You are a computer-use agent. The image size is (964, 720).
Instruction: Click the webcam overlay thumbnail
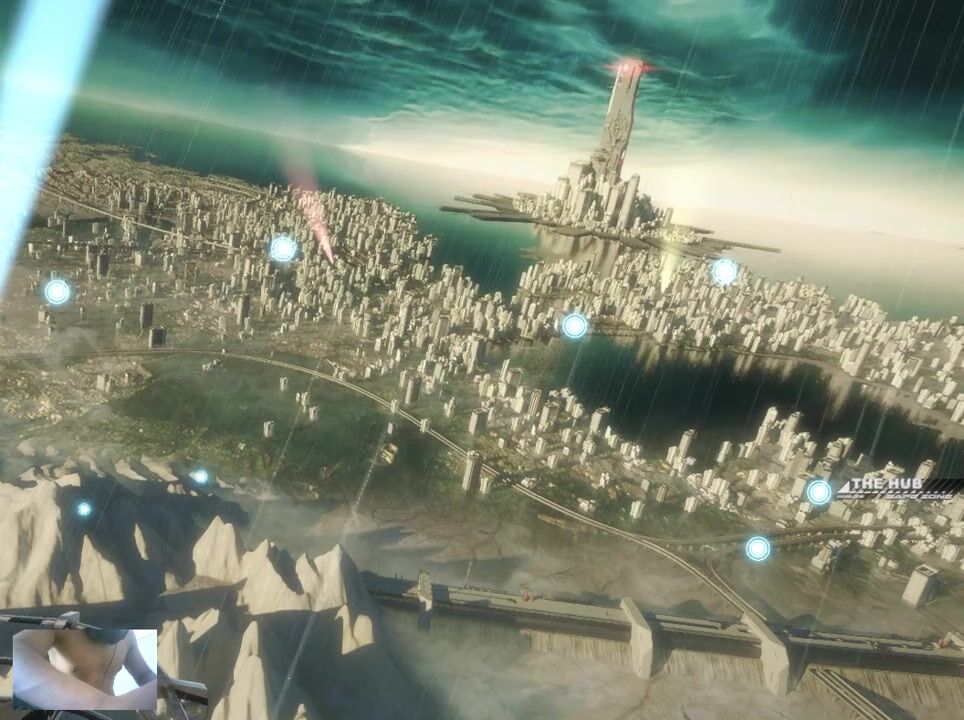[84, 668]
